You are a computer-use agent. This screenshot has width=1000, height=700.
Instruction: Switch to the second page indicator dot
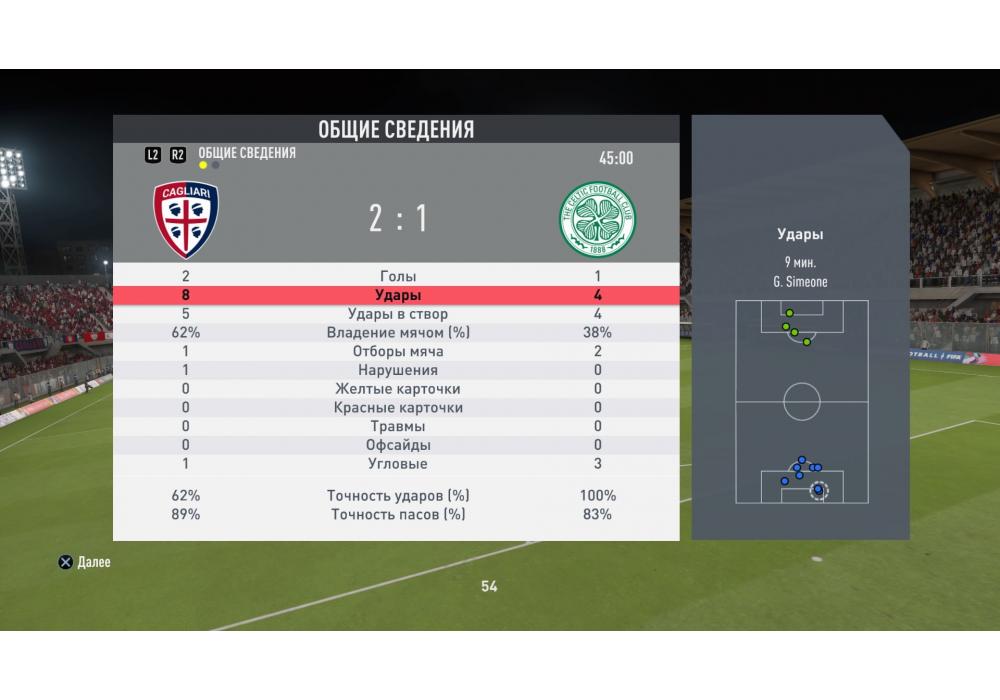tap(216, 165)
